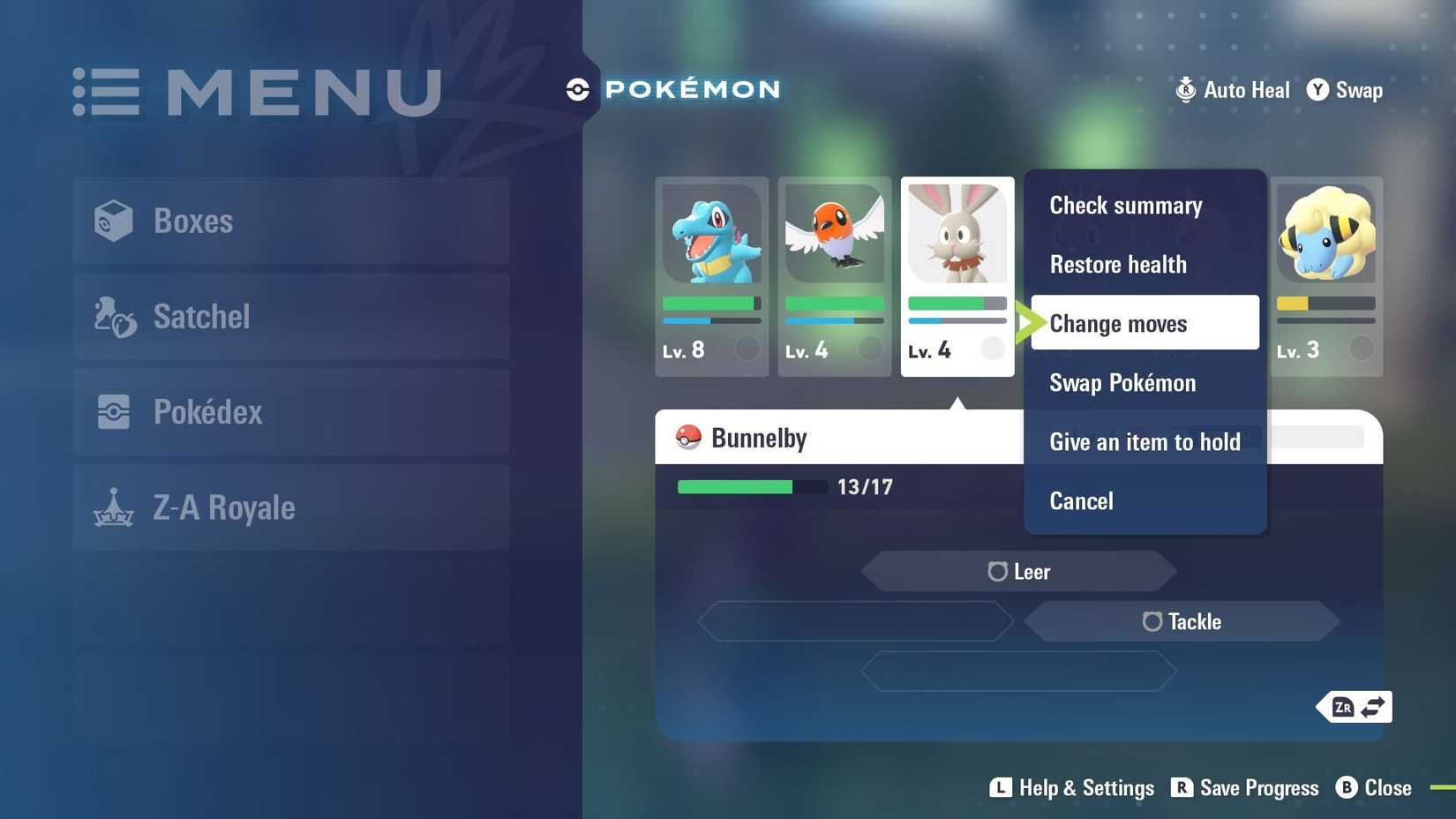The image size is (1456, 819).
Task: Open Help & Settings
Action: pos(1070,787)
